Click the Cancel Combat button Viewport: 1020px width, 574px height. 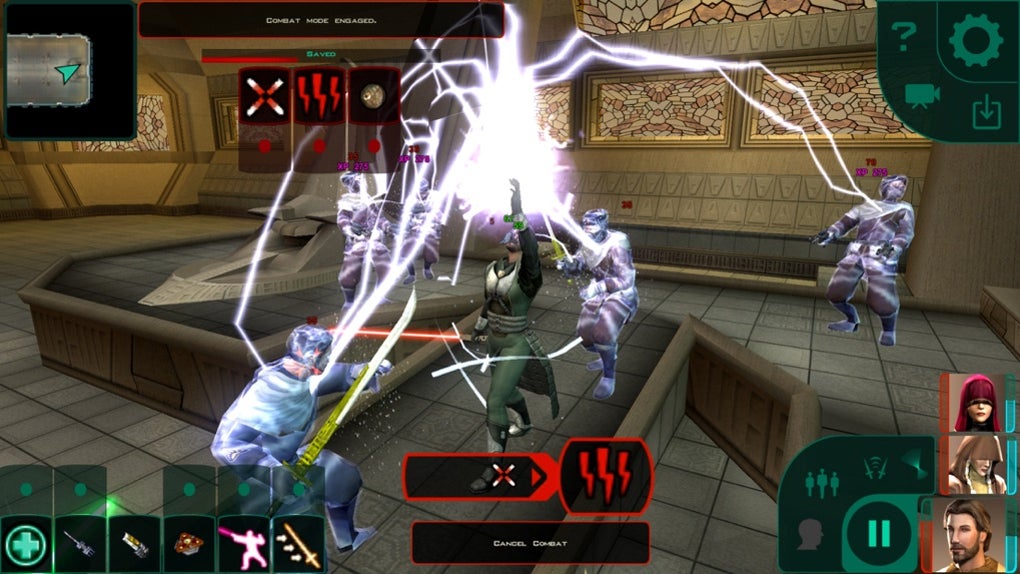pyautogui.click(x=530, y=543)
